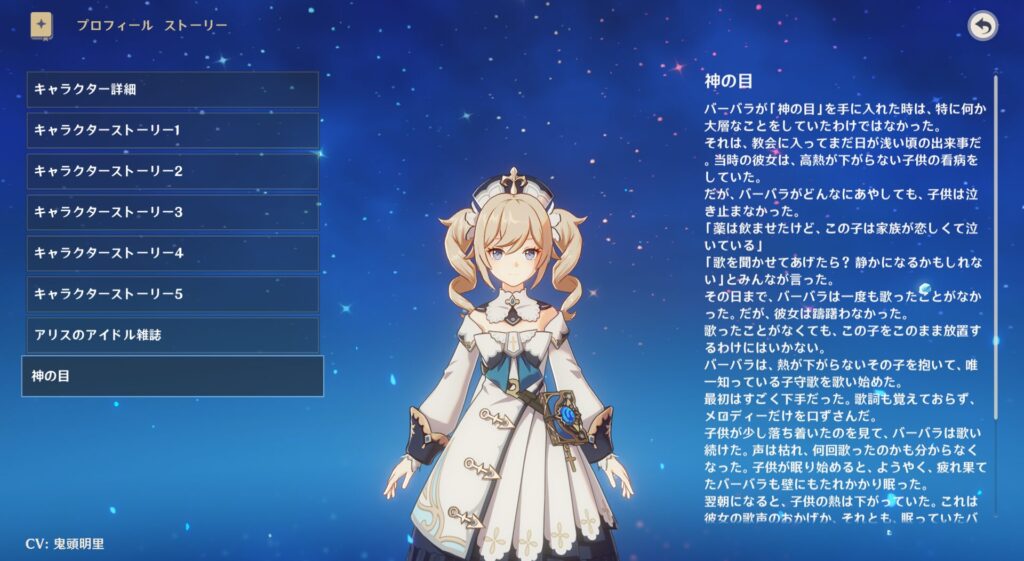Viewport: 1024px width, 561px height.
Task: Open アリスのアイドル雑誌 story
Action: (x=172, y=335)
